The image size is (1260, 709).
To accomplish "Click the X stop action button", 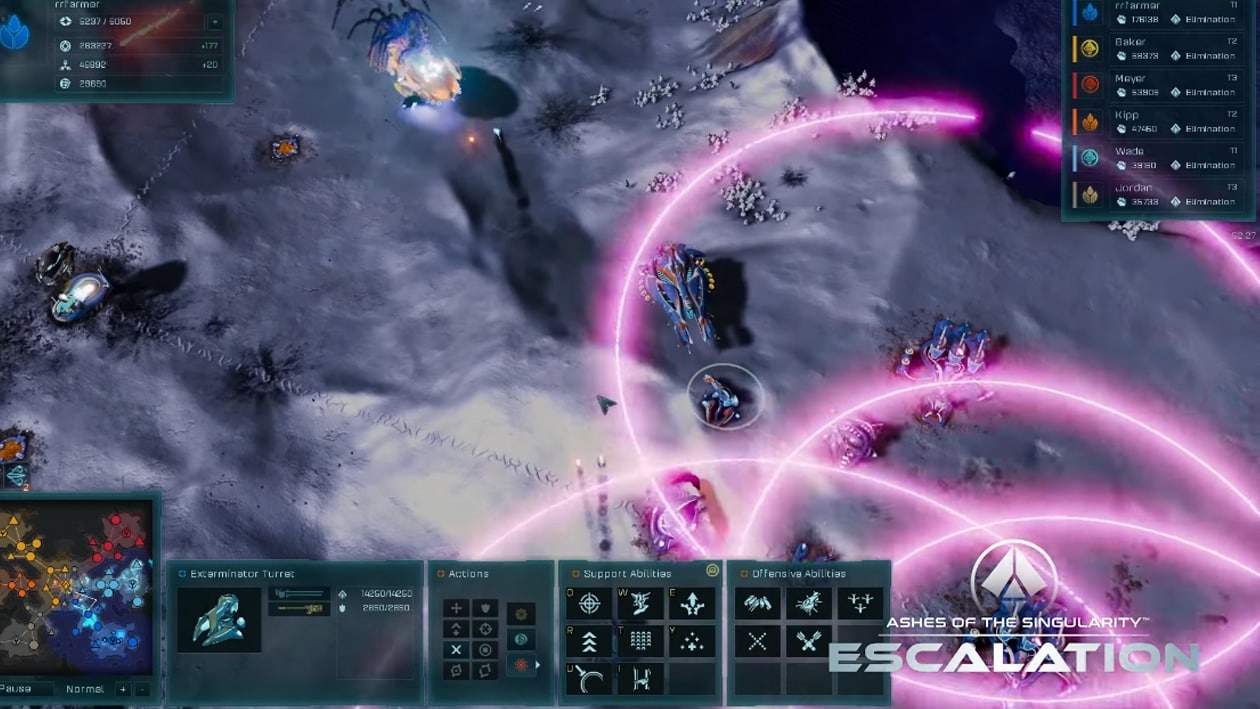I will pyautogui.click(x=457, y=650).
